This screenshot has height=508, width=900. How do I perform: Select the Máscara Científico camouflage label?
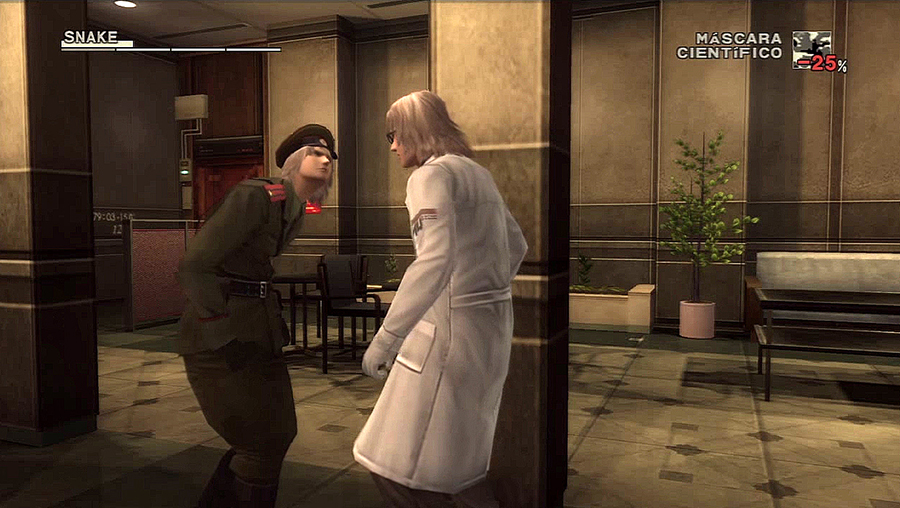coord(730,45)
